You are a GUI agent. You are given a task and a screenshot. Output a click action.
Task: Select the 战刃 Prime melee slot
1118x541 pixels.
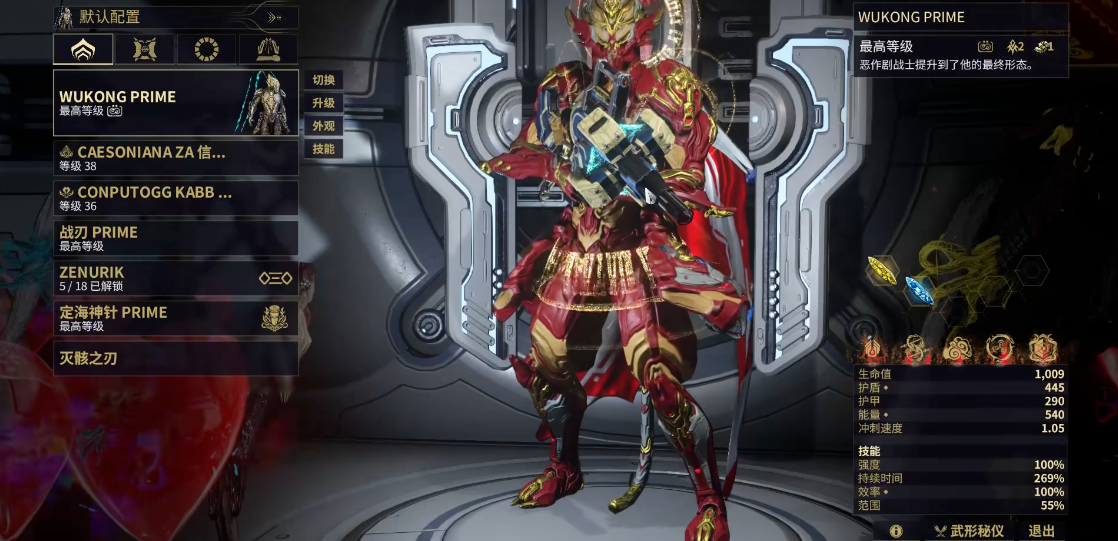click(x=175, y=238)
